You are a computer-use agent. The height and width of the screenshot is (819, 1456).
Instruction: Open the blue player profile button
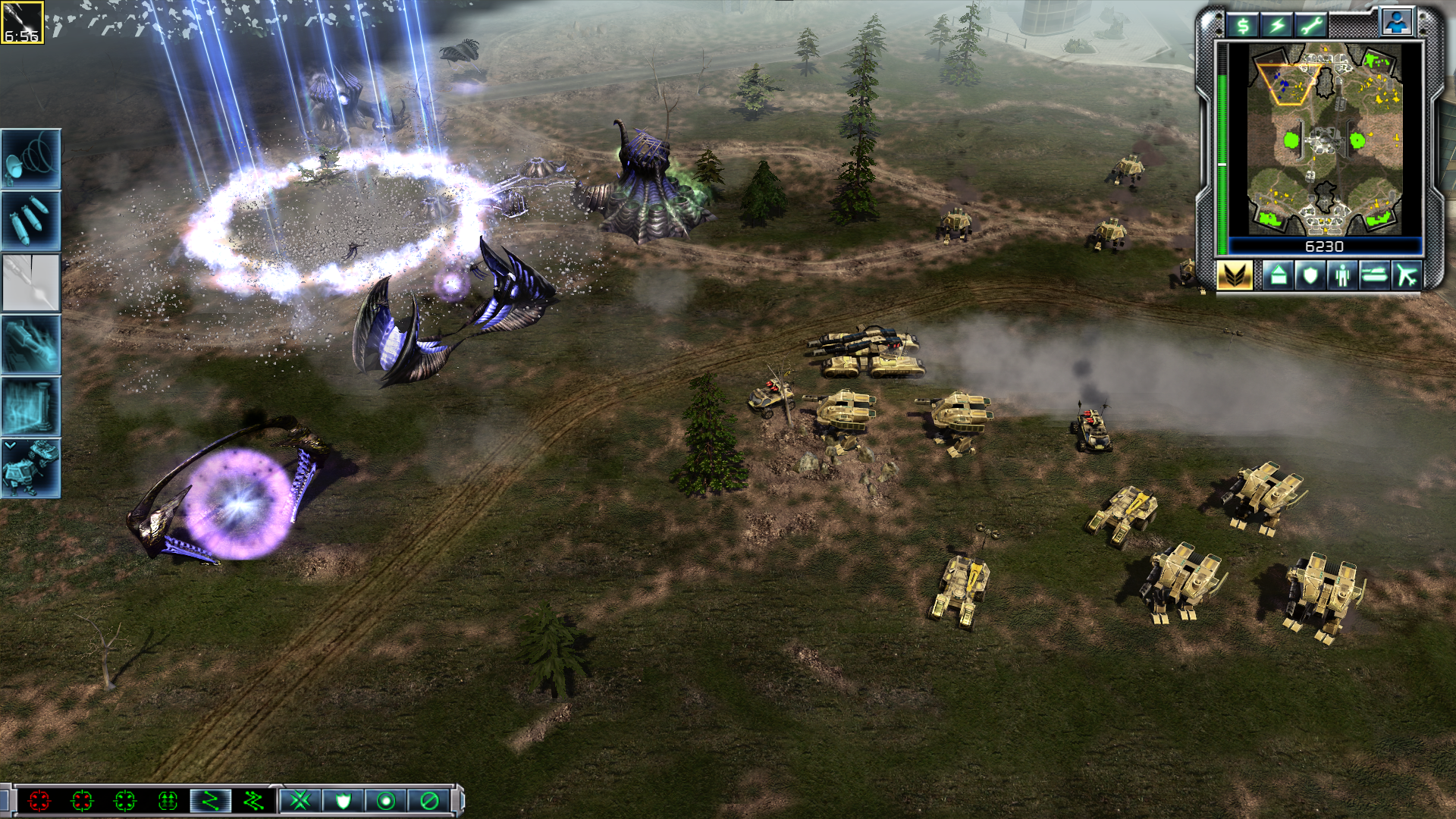click(1396, 23)
